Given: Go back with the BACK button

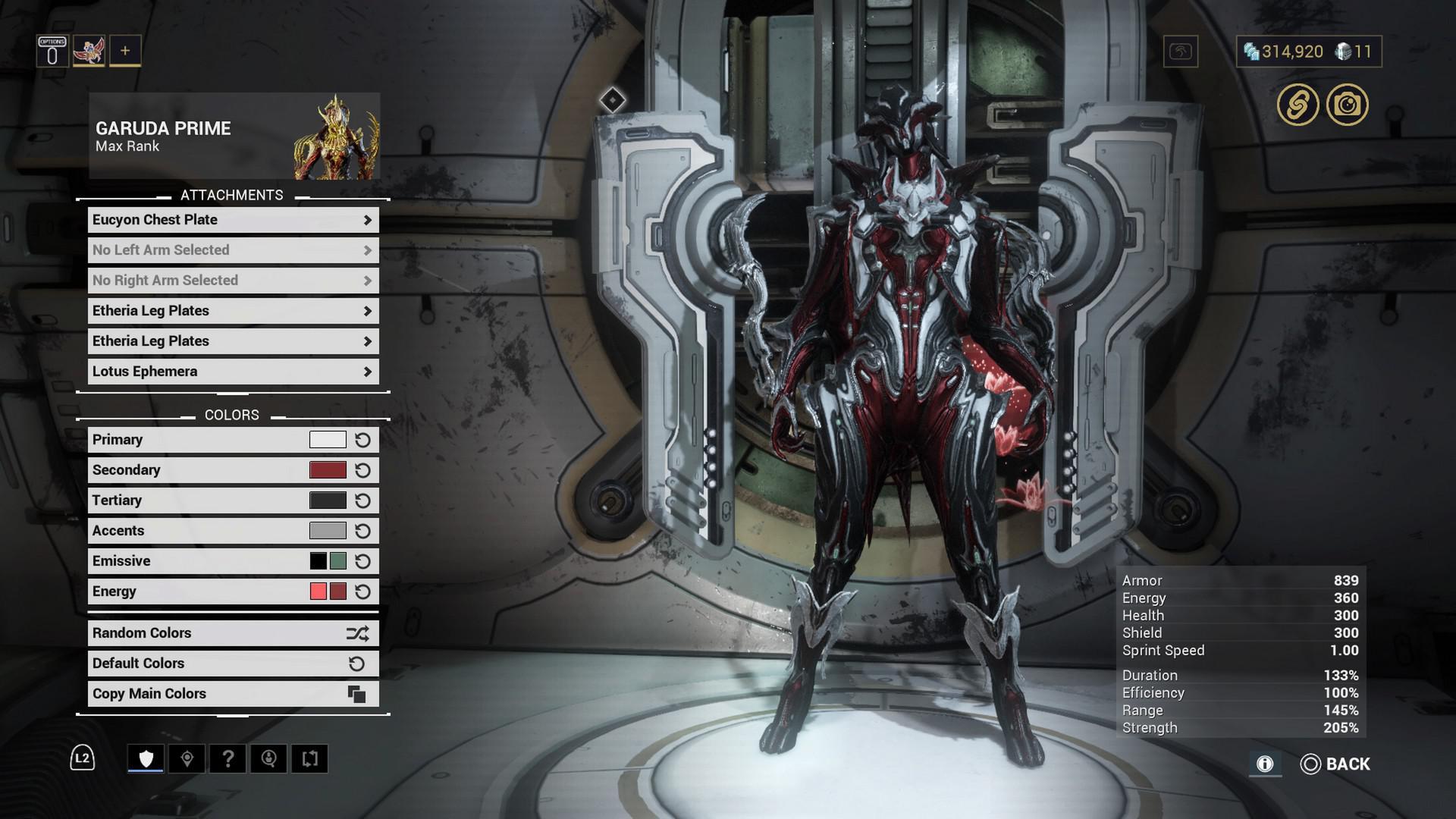Looking at the screenshot, I should click(x=1336, y=764).
